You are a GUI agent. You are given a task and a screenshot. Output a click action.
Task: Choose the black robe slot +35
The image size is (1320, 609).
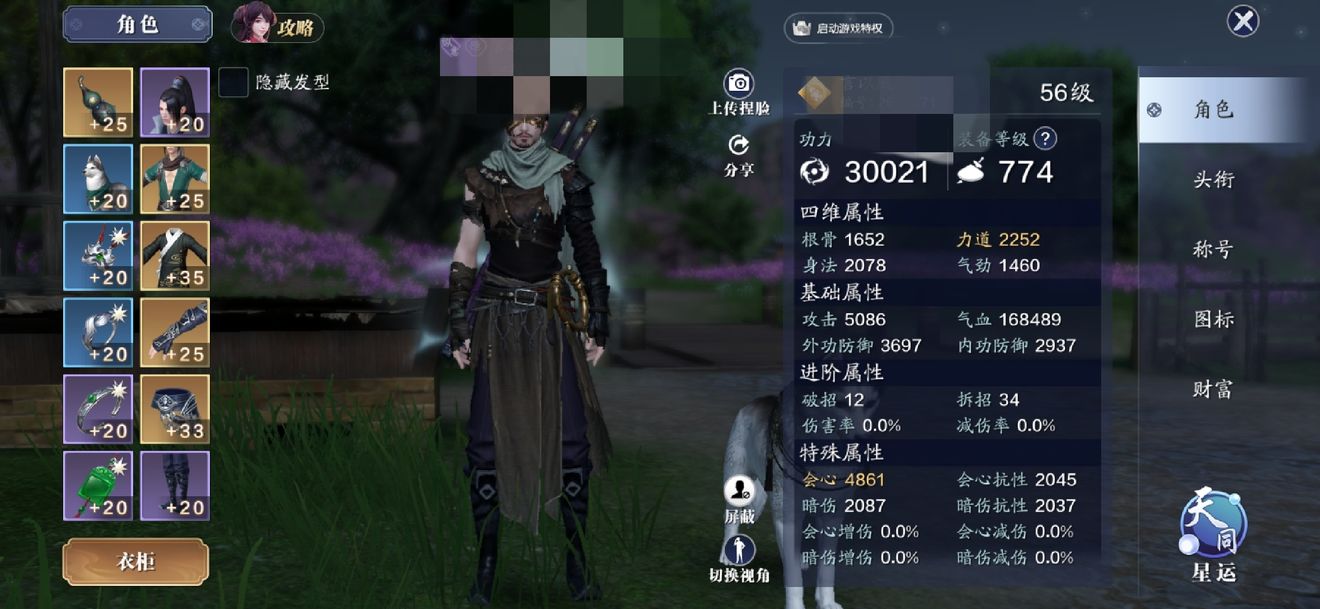click(175, 255)
